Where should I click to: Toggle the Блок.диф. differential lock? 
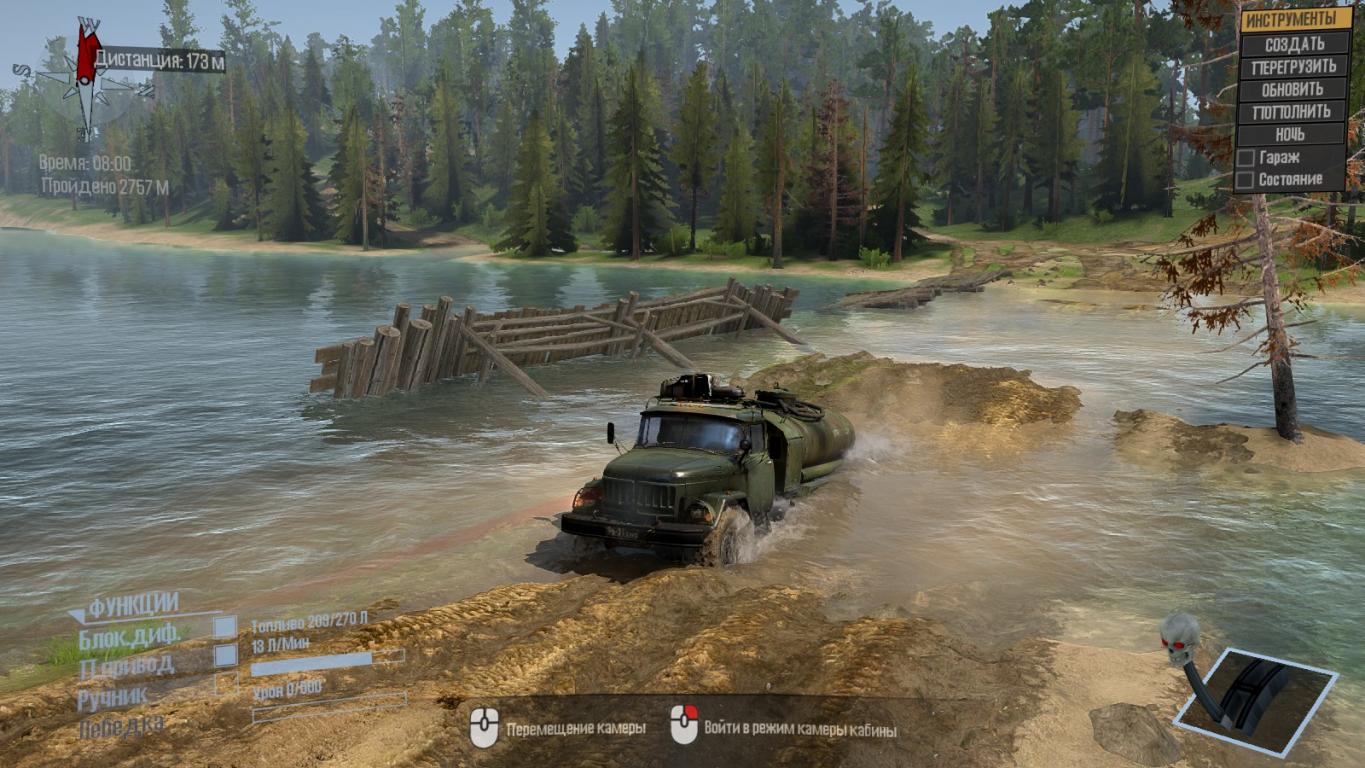(226, 627)
